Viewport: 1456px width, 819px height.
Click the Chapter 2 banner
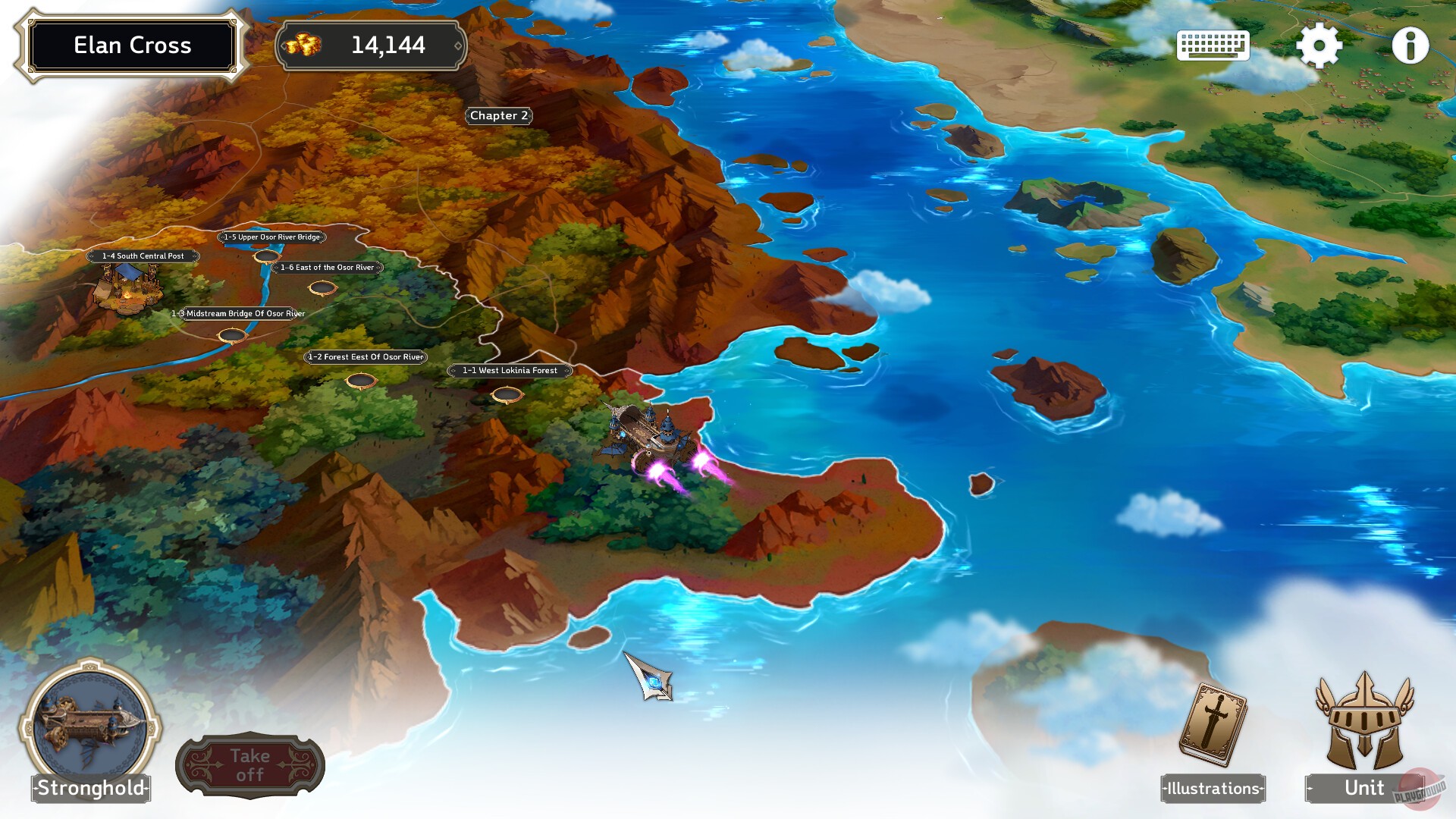coord(499,116)
